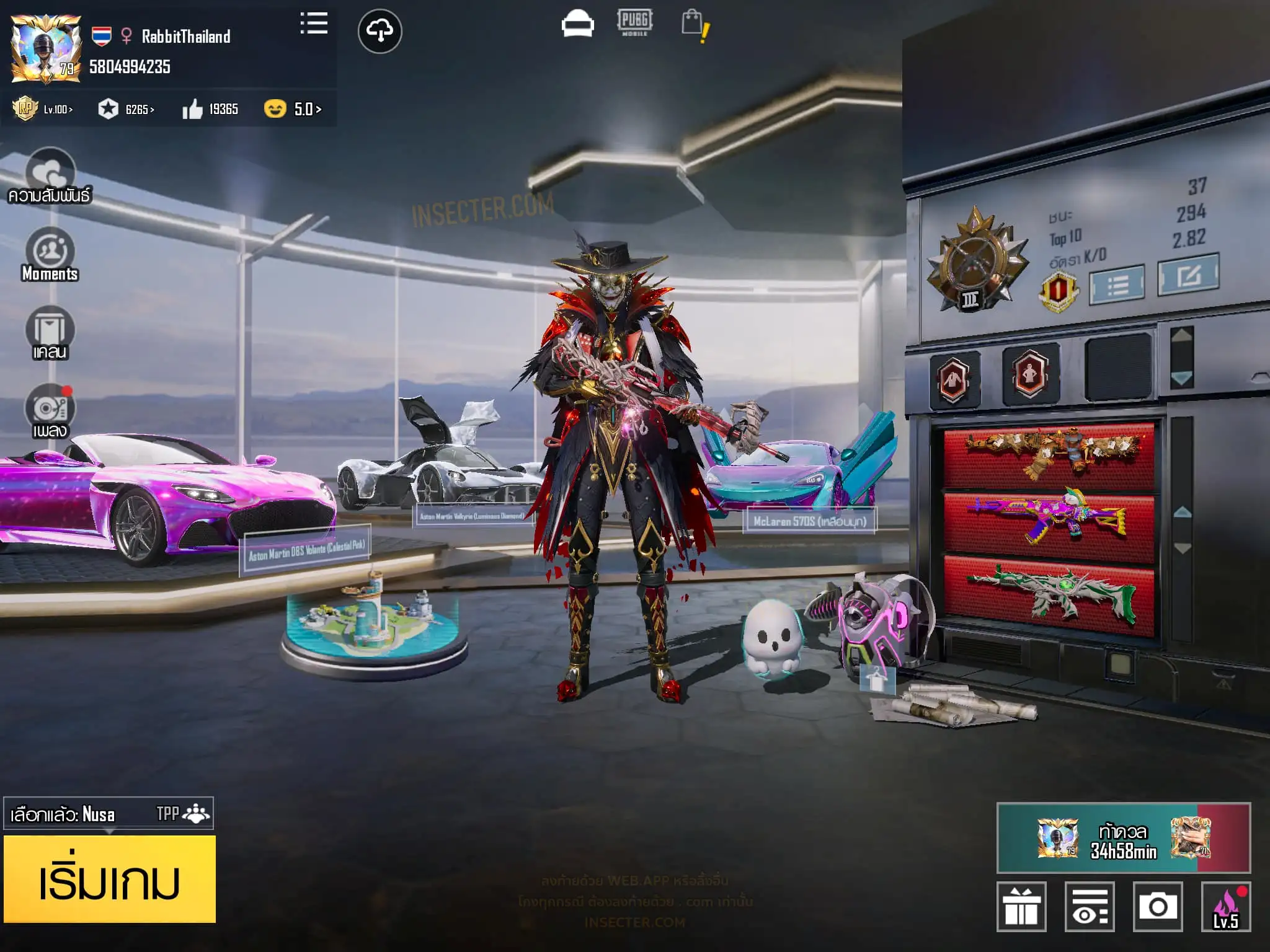Open the Lv.5 flame icon
Screen dimensions: 1270x952
1225,906
